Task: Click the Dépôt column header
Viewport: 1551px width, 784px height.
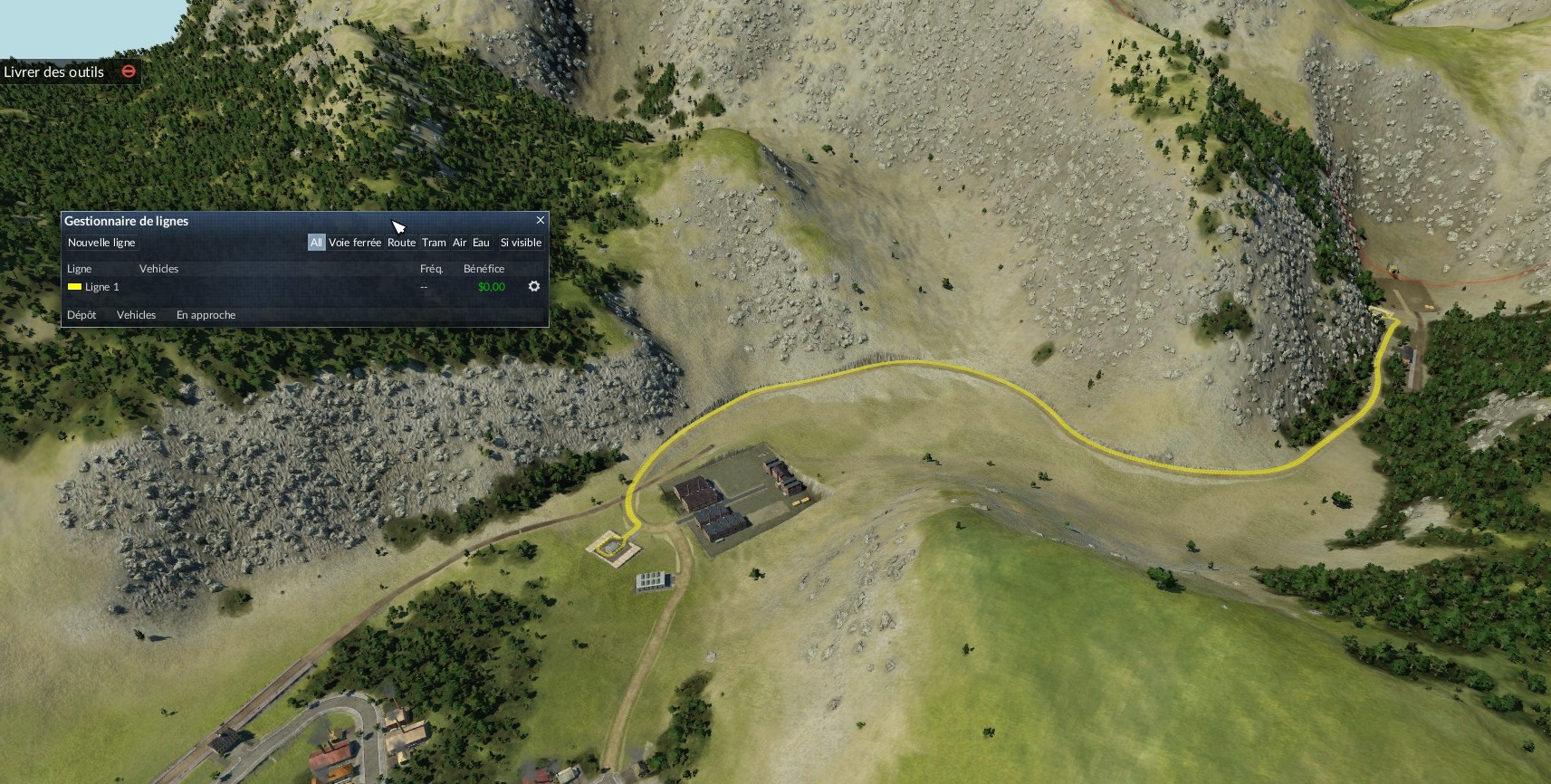Action: click(81, 315)
